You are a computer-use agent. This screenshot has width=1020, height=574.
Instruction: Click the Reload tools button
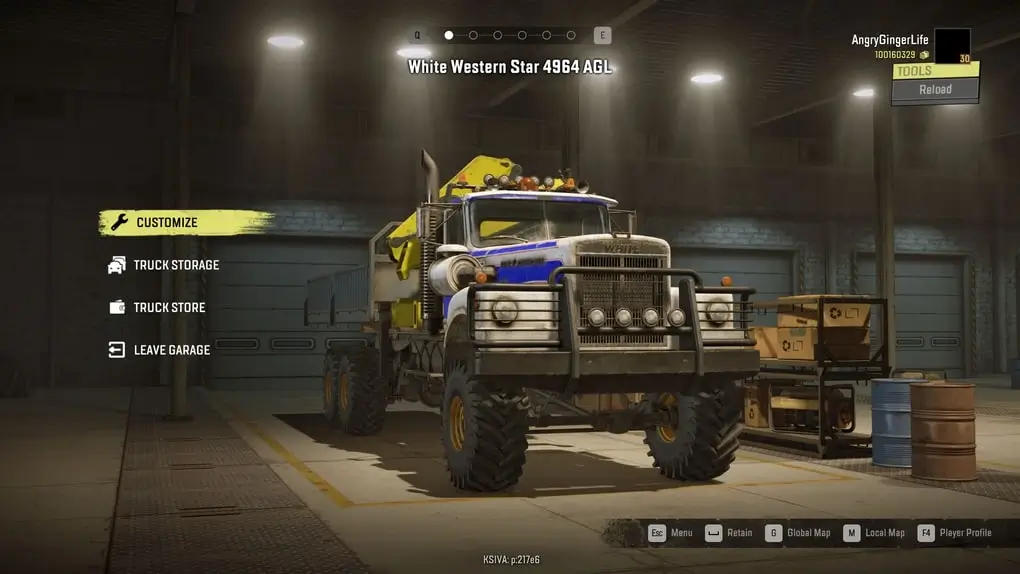tap(935, 90)
